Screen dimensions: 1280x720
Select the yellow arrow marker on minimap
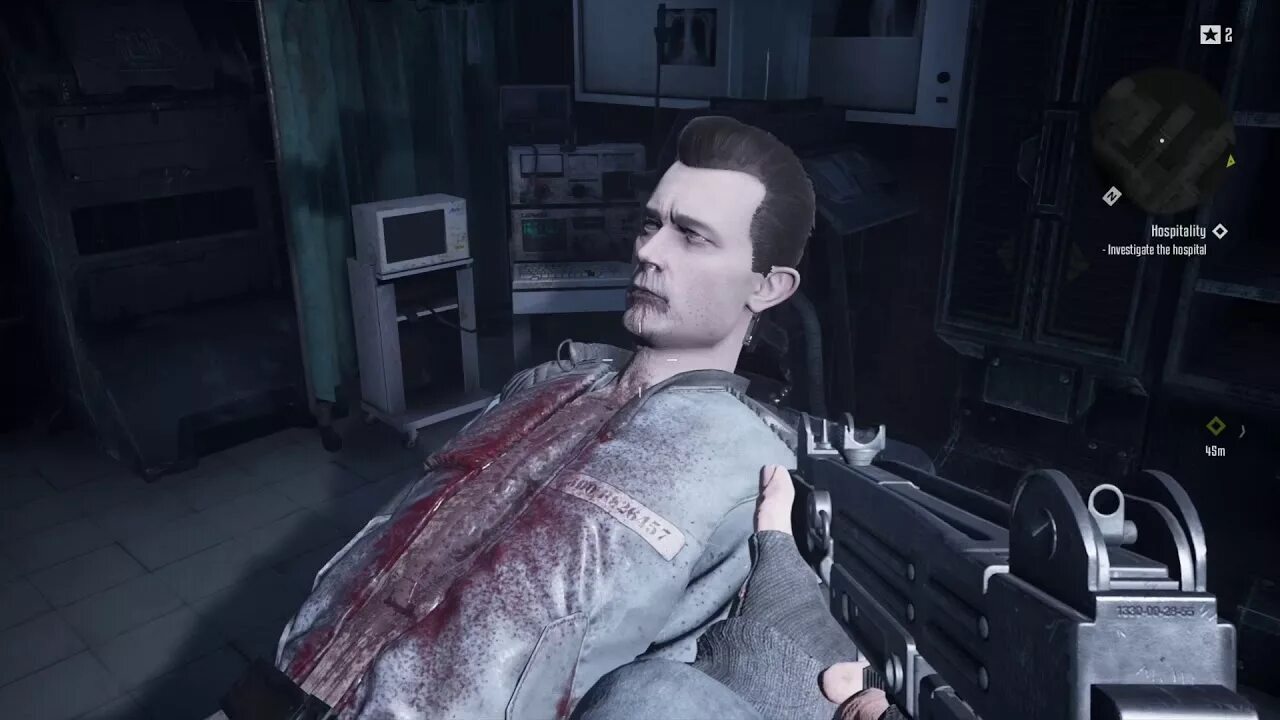pos(1231,160)
